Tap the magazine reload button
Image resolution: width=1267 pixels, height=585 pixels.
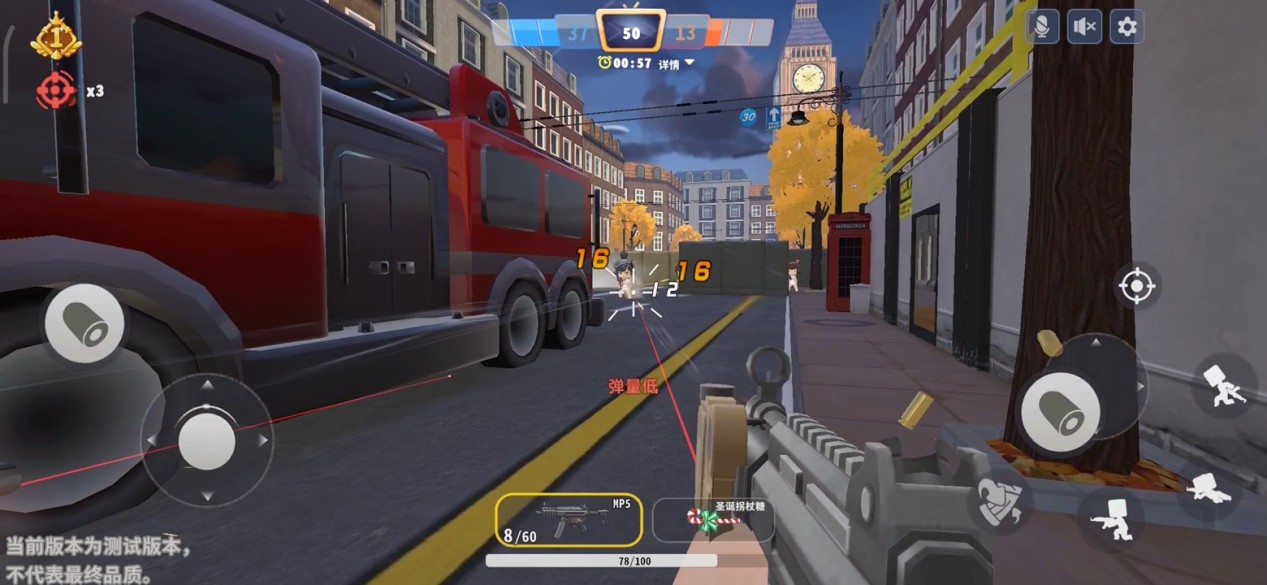(x=1000, y=497)
